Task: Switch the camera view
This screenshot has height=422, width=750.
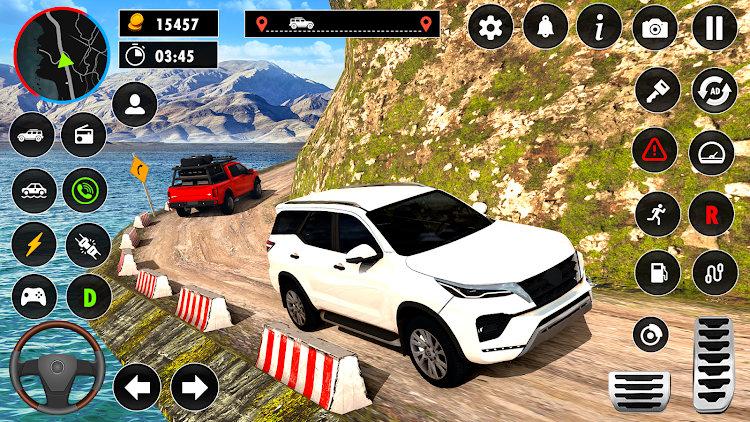Action: tap(656, 28)
